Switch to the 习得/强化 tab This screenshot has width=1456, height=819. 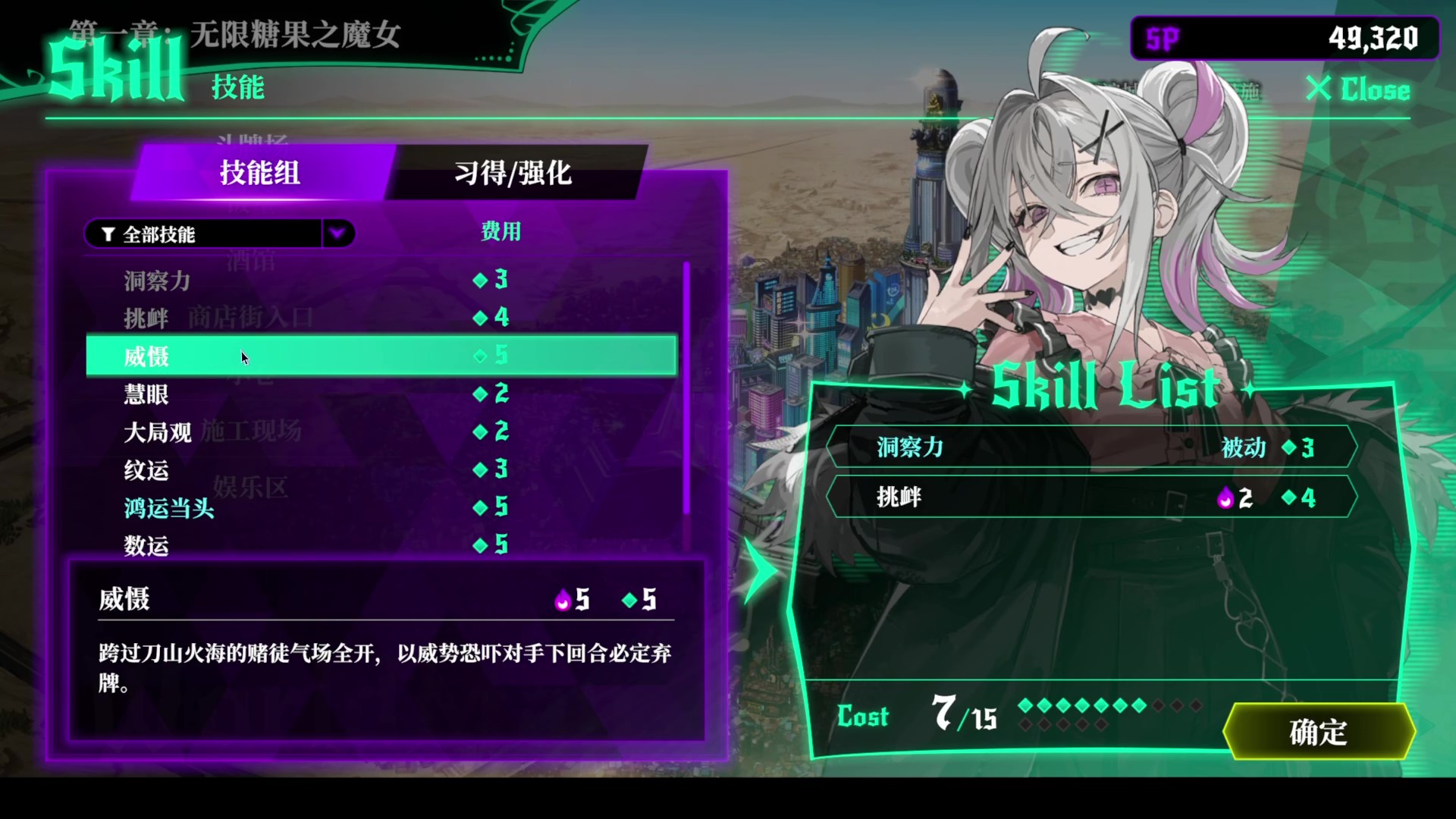[512, 174]
